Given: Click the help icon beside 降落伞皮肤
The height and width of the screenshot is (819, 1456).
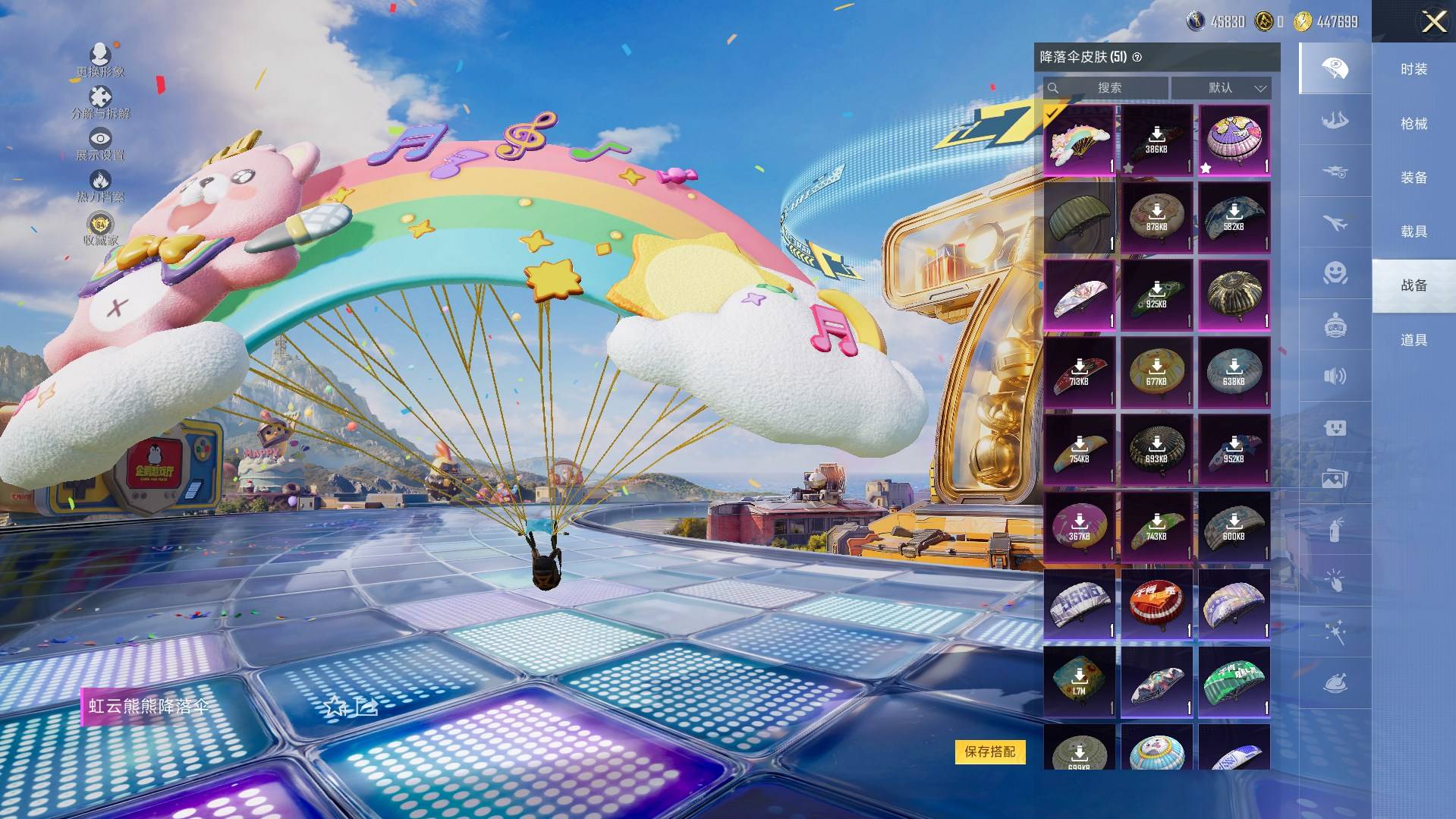Looking at the screenshot, I should [1137, 57].
